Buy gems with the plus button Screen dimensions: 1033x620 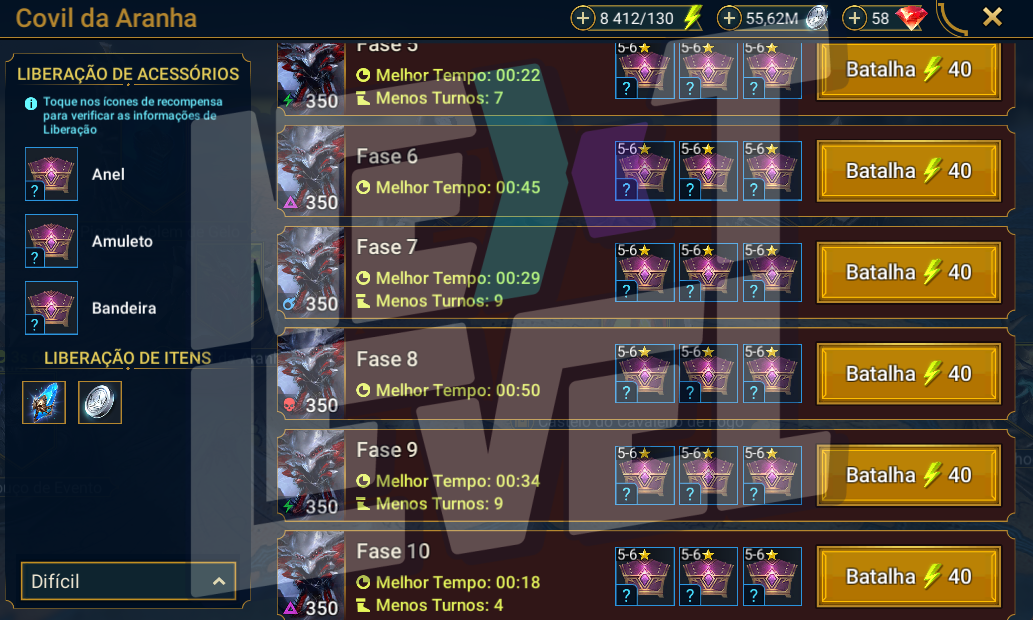point(855,18)
